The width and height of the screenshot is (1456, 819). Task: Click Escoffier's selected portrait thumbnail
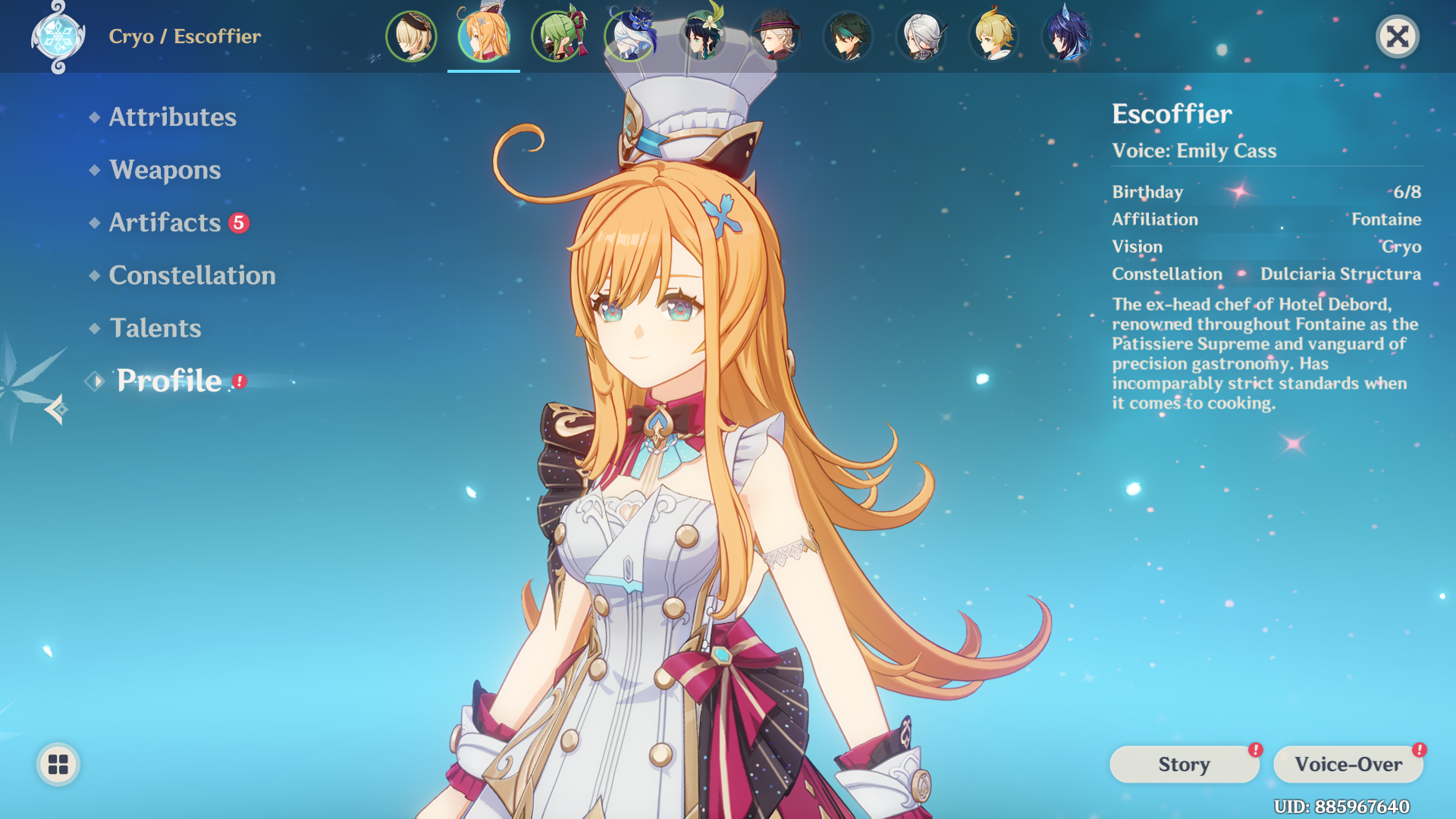click(x=484, y=36)
